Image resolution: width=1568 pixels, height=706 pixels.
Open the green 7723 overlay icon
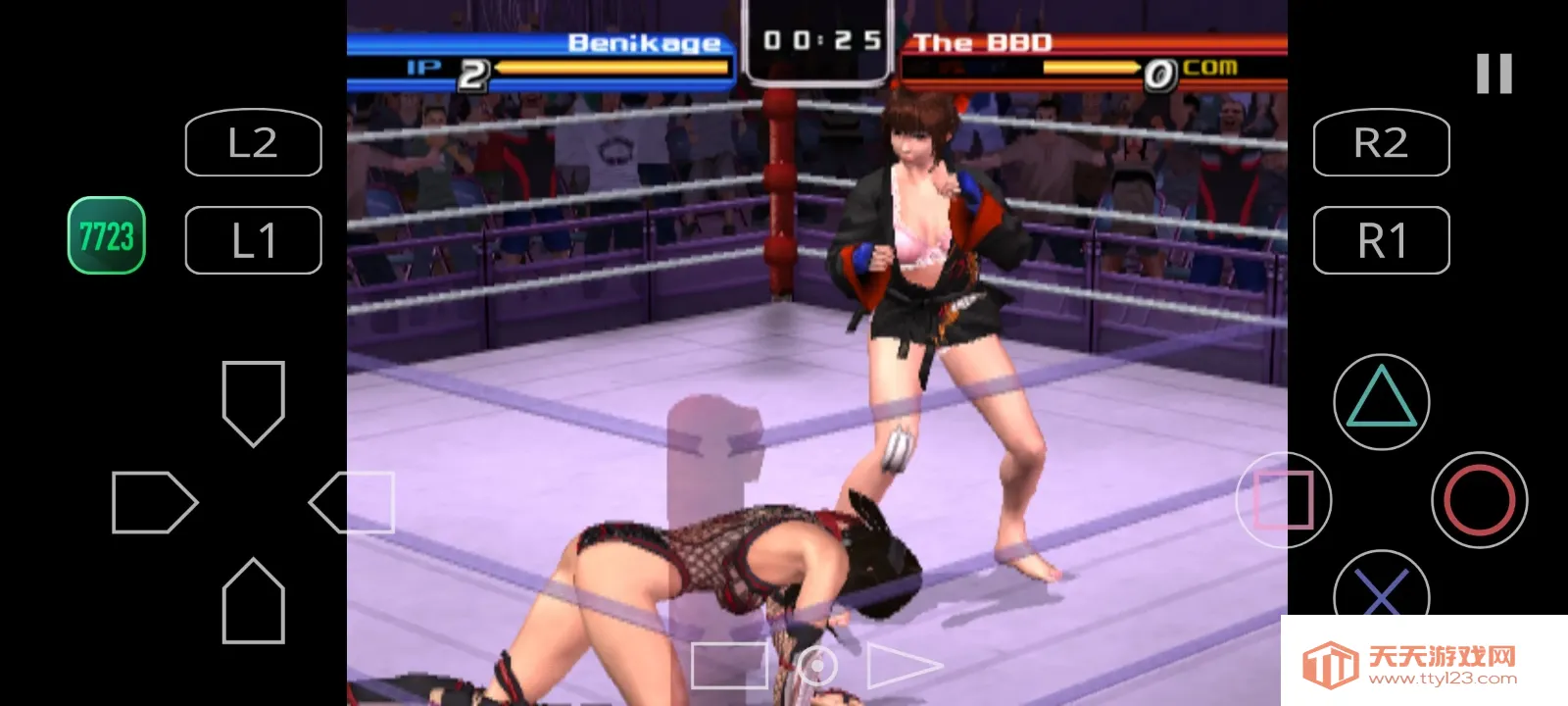click(107, 235)
